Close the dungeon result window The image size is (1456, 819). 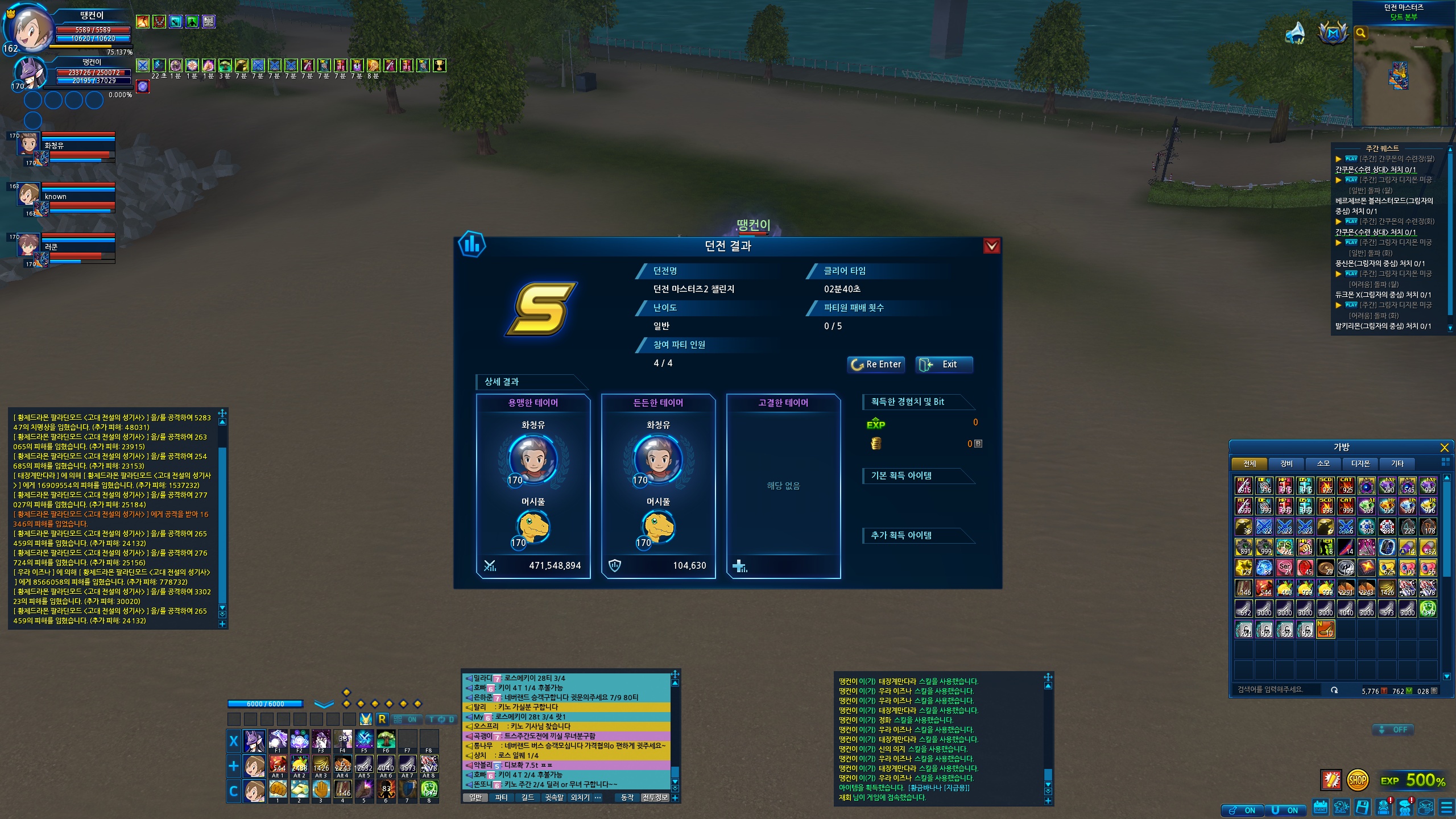click(x=991, y=246)
